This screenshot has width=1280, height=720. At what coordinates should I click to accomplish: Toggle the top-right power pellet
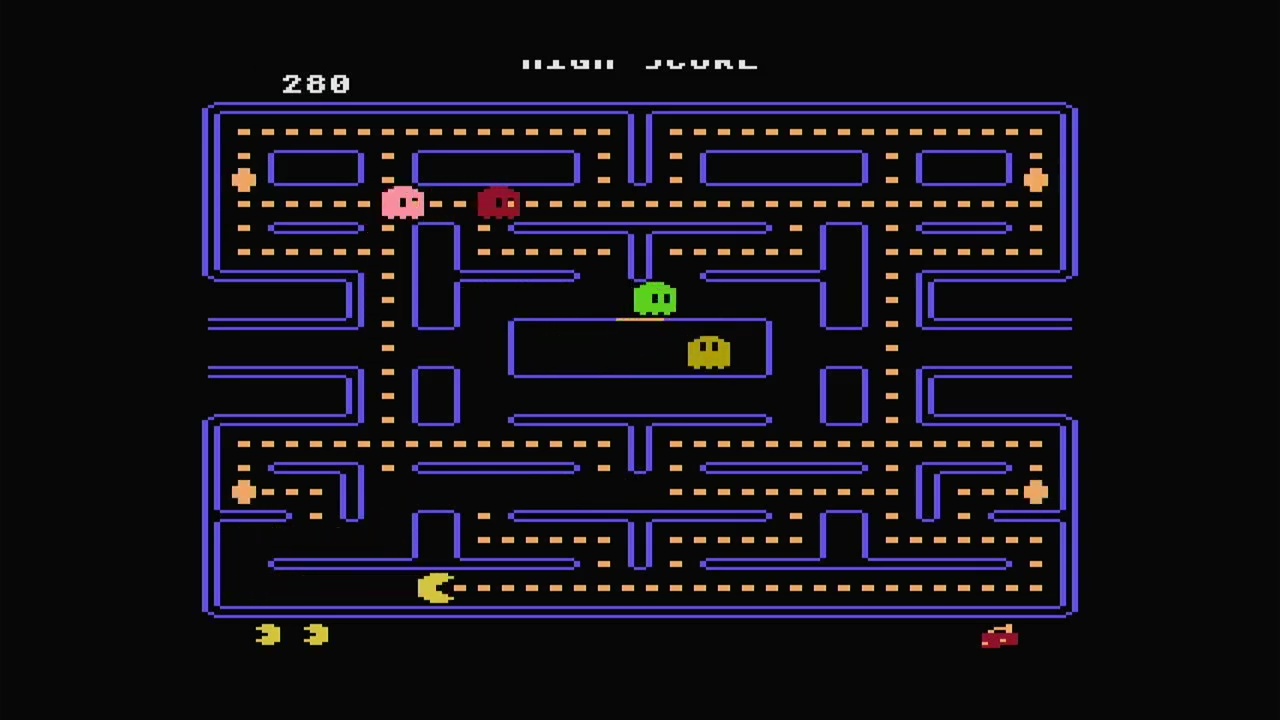(x=1037, y=180)
